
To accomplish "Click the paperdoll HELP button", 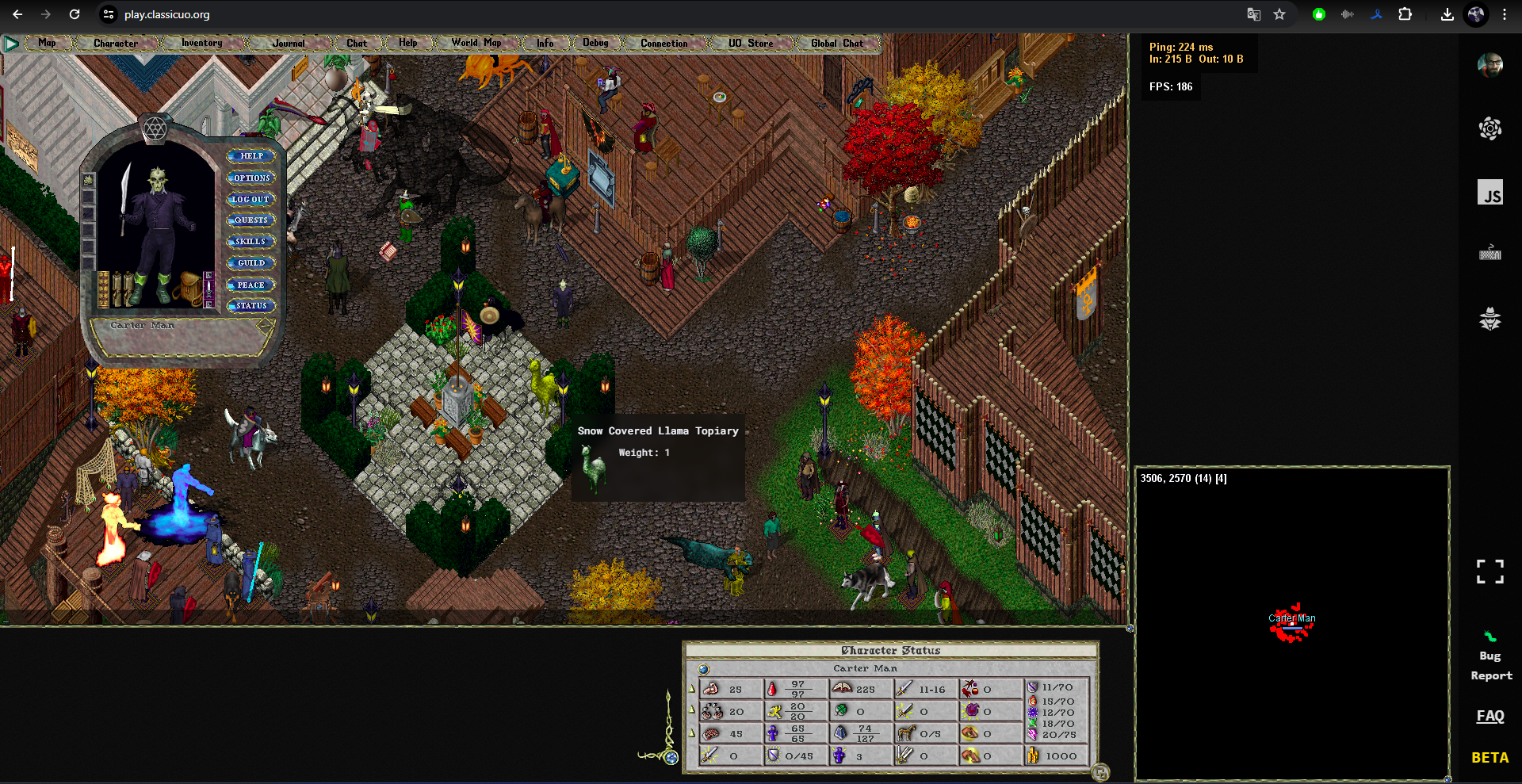I will [251, 156].
